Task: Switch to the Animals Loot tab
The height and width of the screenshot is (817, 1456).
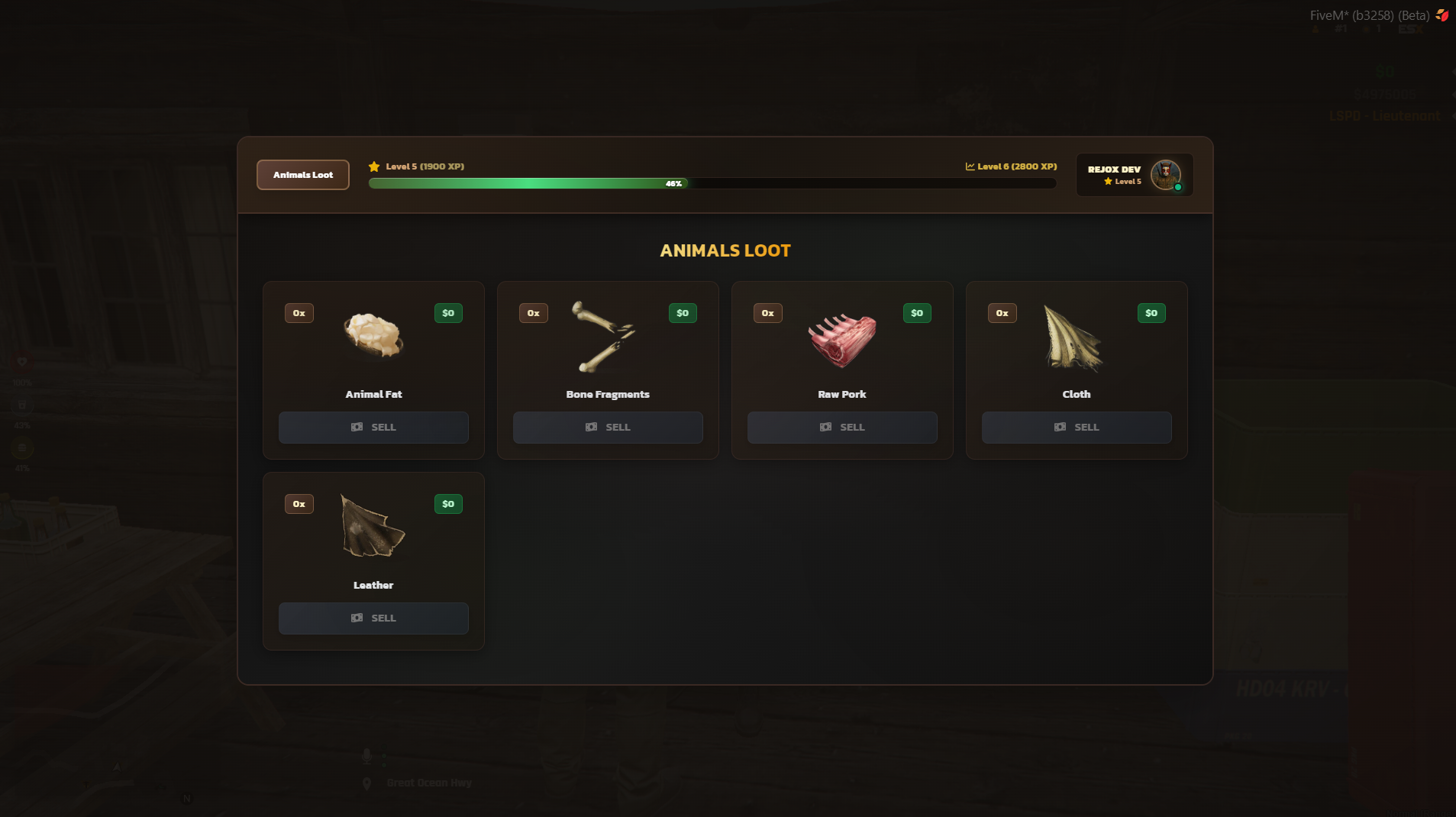Action: point(302,175)
